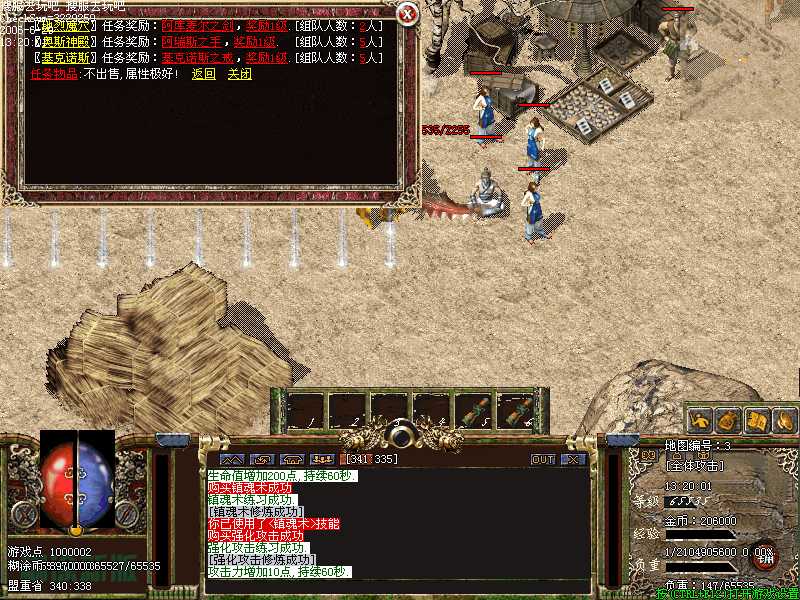This screenshot has width=800, height=600.
Task: Click the yellow 返回 (return) link
Action: point(203,74)
